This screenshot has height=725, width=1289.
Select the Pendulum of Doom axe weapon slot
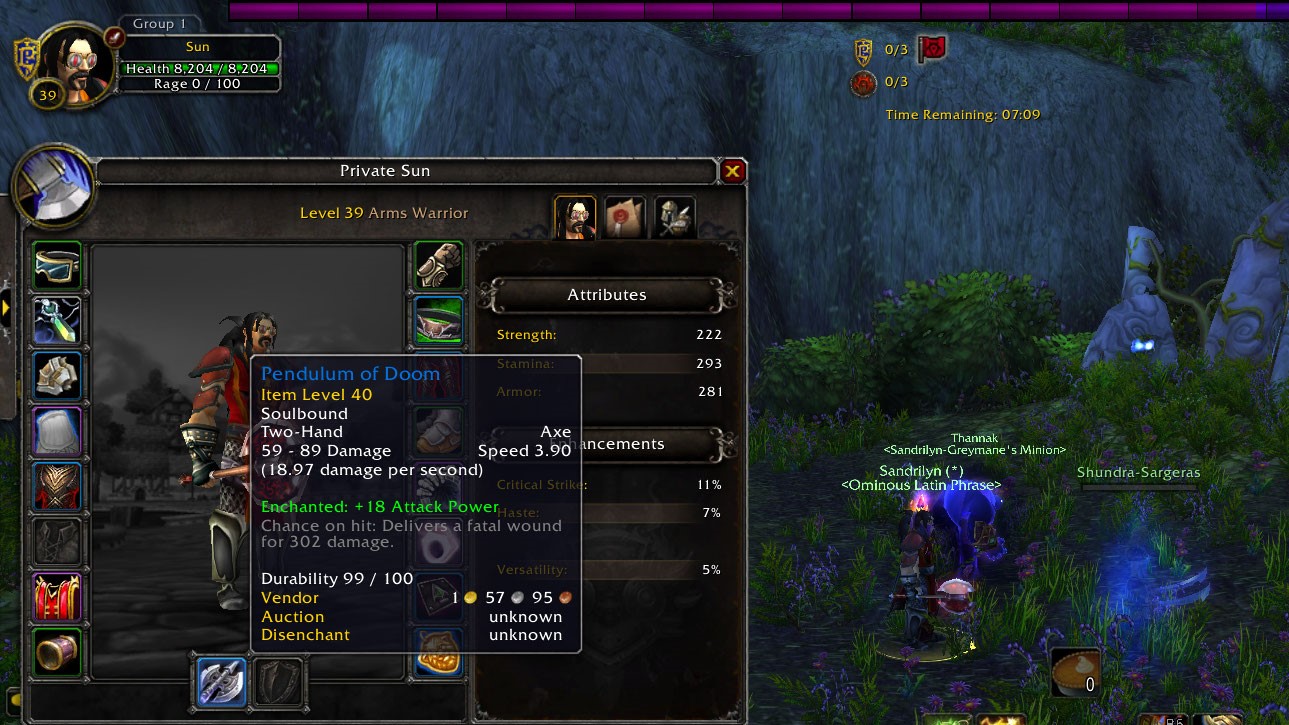click(221, 682)
